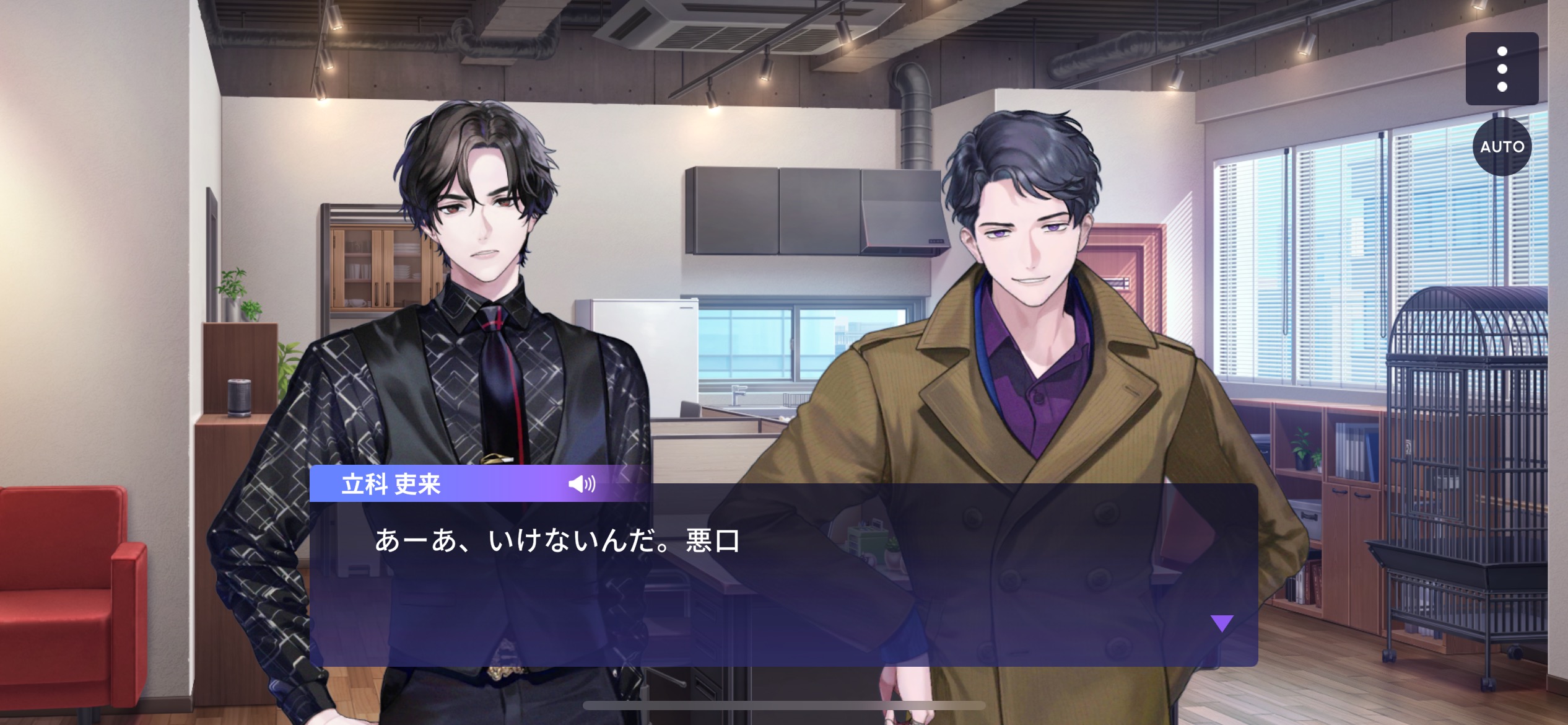Advance dialogue with the purple arrow
The height and width of the screenshot is (725, 1568).
coord(1222,623)
